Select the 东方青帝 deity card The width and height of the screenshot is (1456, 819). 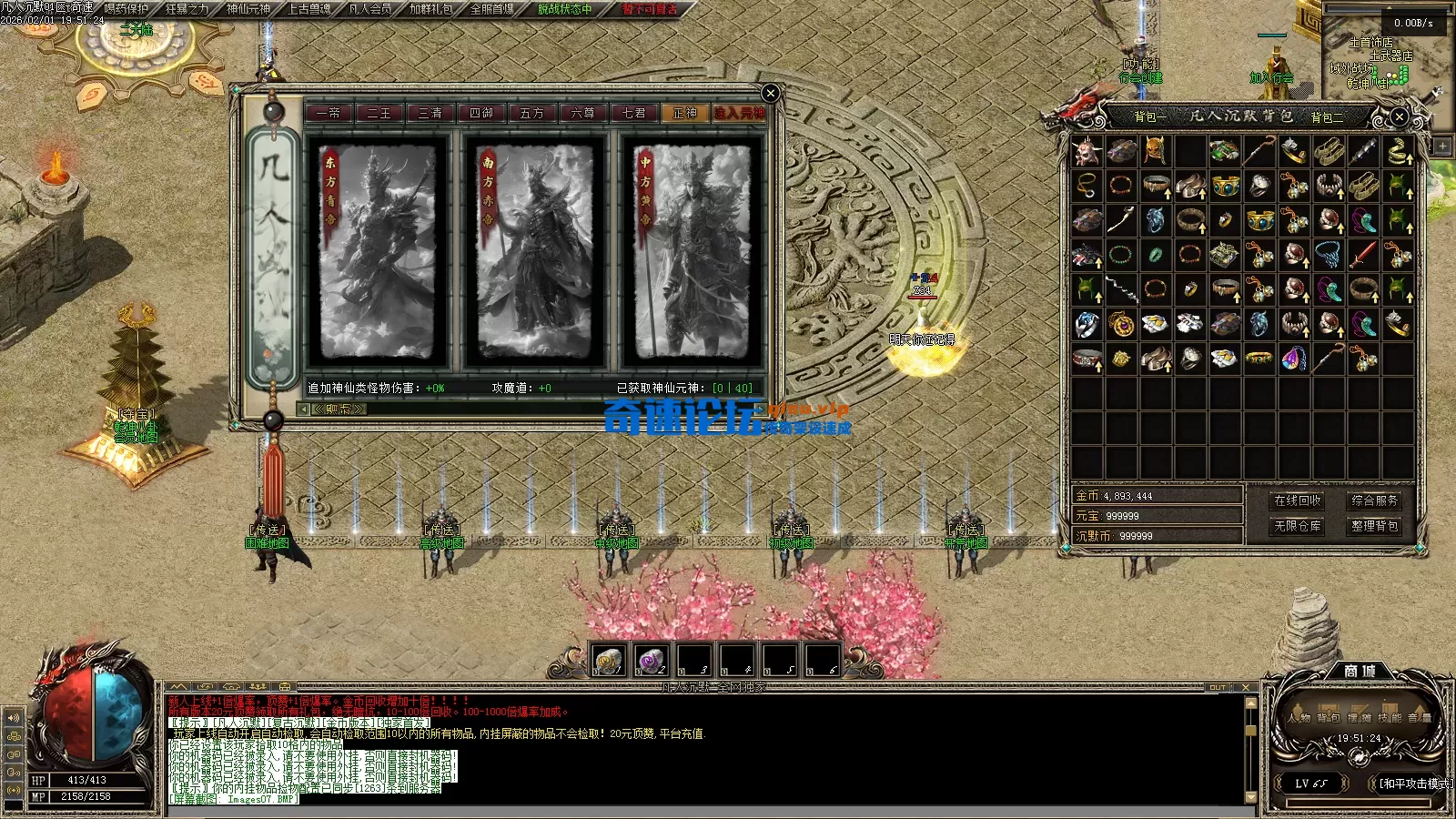pyautogui.click(x=378, y=252)
